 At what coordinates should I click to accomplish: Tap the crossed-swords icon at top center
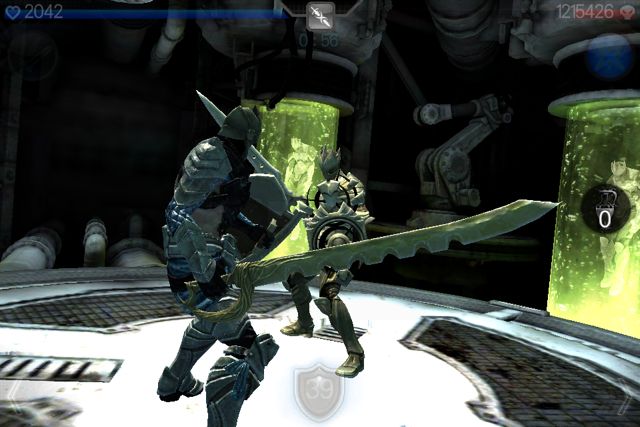pyautogui.click(x=321, y=15)
